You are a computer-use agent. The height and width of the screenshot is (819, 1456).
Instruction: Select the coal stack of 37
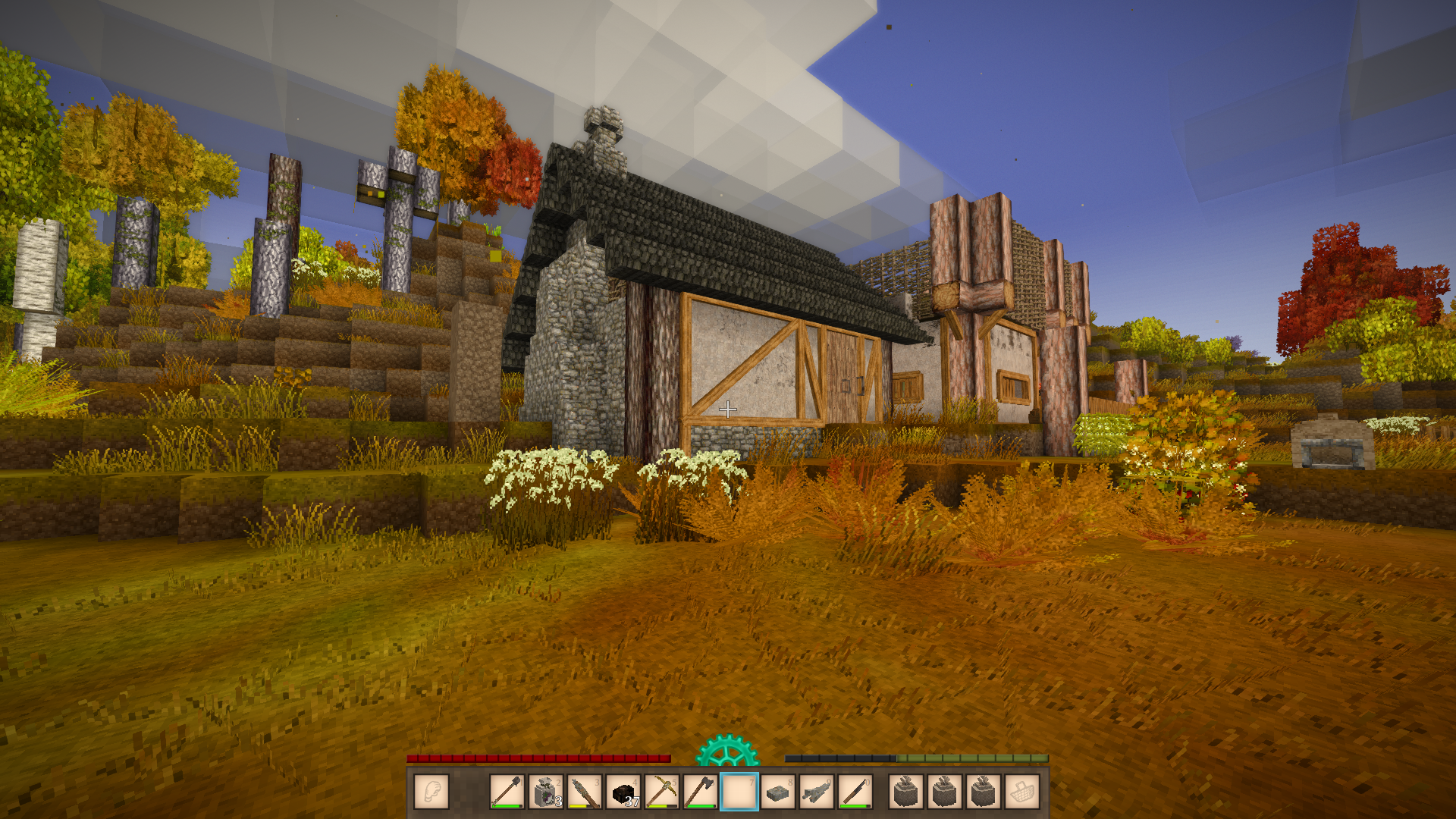pos(623,792)
